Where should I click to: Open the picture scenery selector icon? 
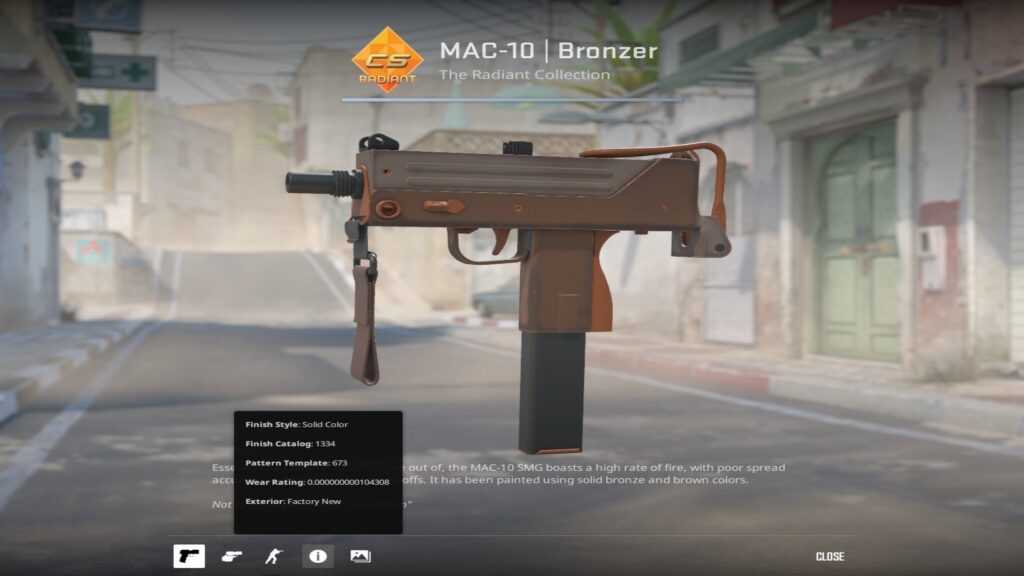(x=360, y=556)
